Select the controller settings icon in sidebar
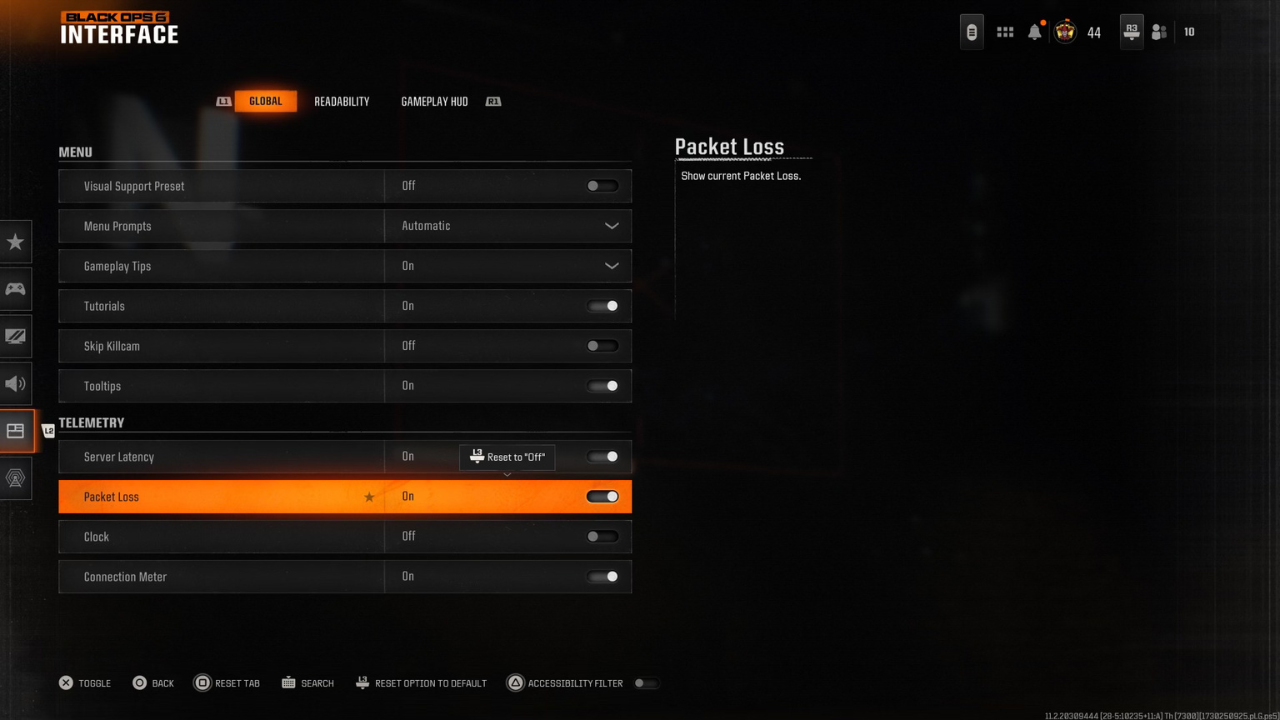This screenshot has width=1280, height=720. 15,289
